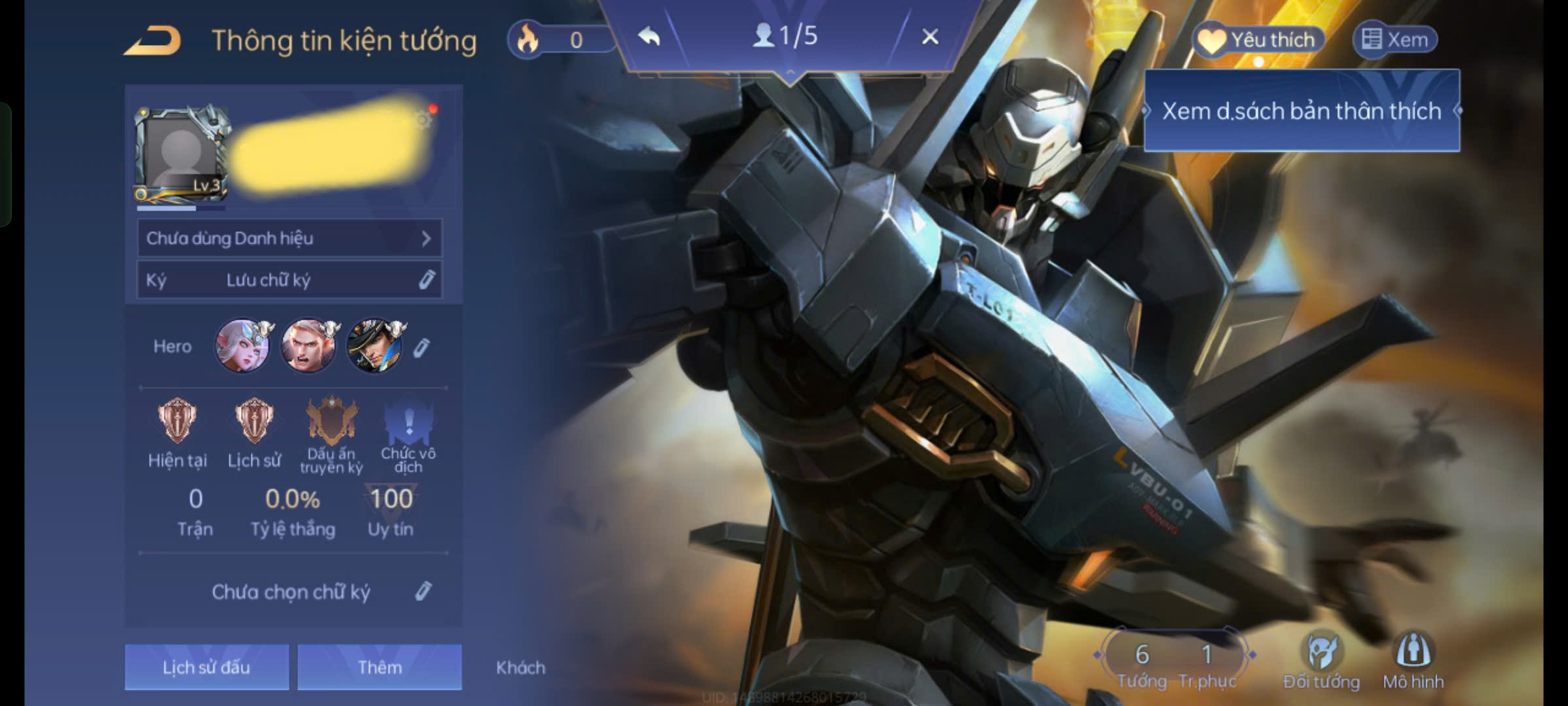Switch to the Khách tab
The width and height of the screenshot is (1568, 706).
(521, 667)
